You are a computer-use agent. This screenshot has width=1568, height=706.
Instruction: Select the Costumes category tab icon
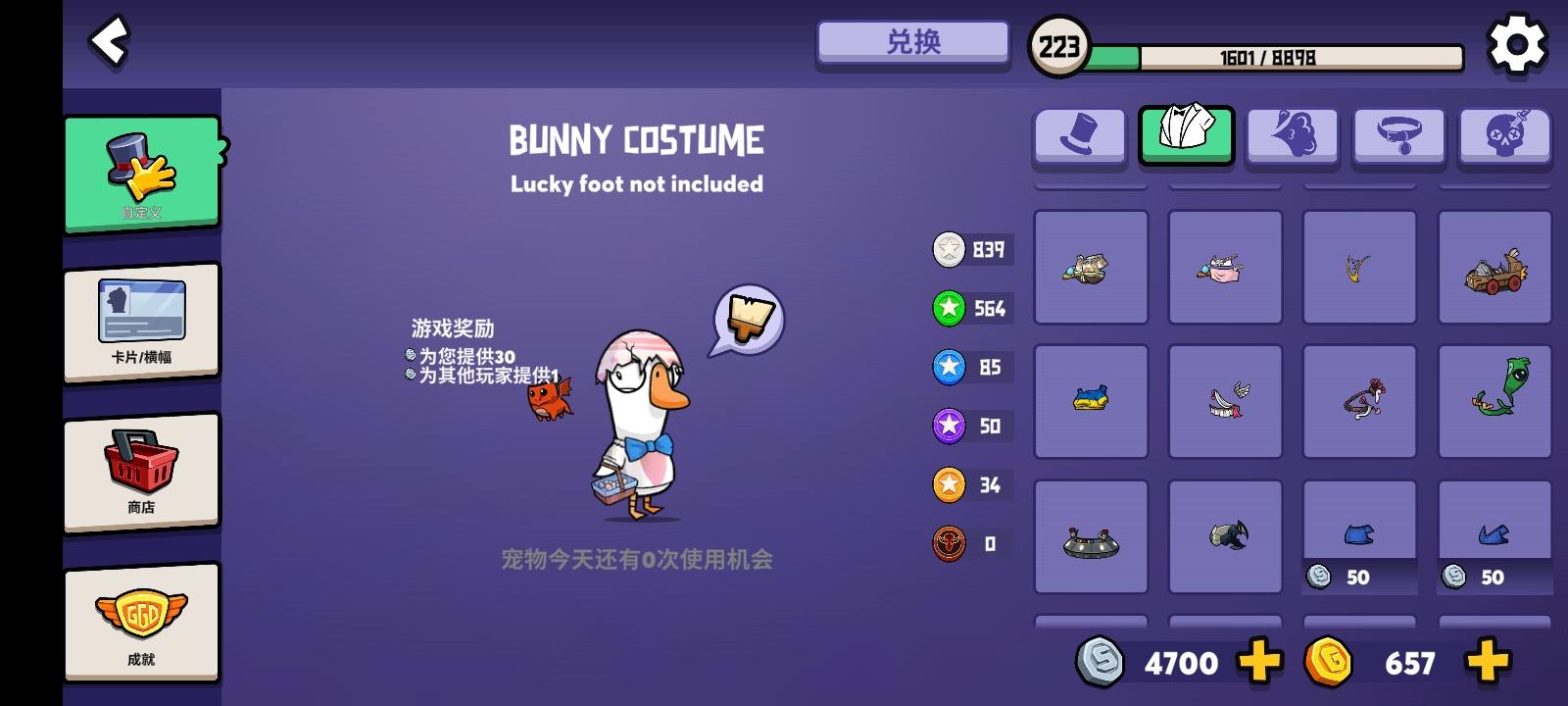tap(1187, 137)
